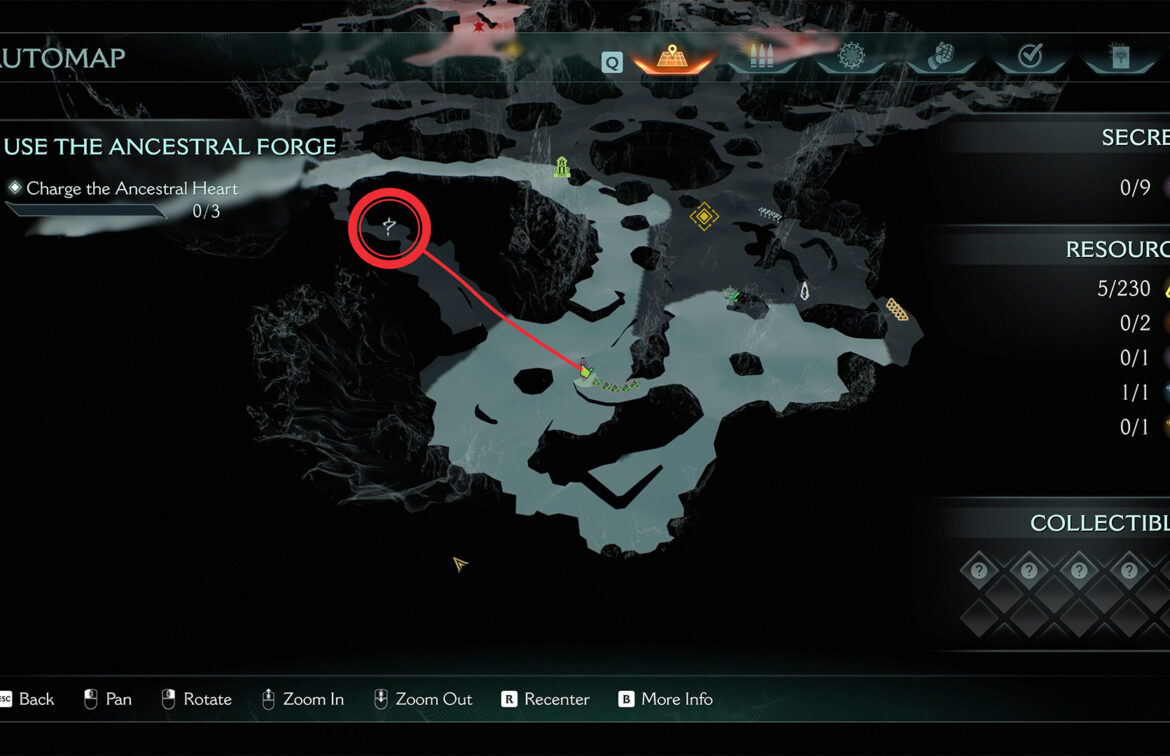1170x756 pixels.
Task: Select the green shrine marker on the map
Action: 562,168
